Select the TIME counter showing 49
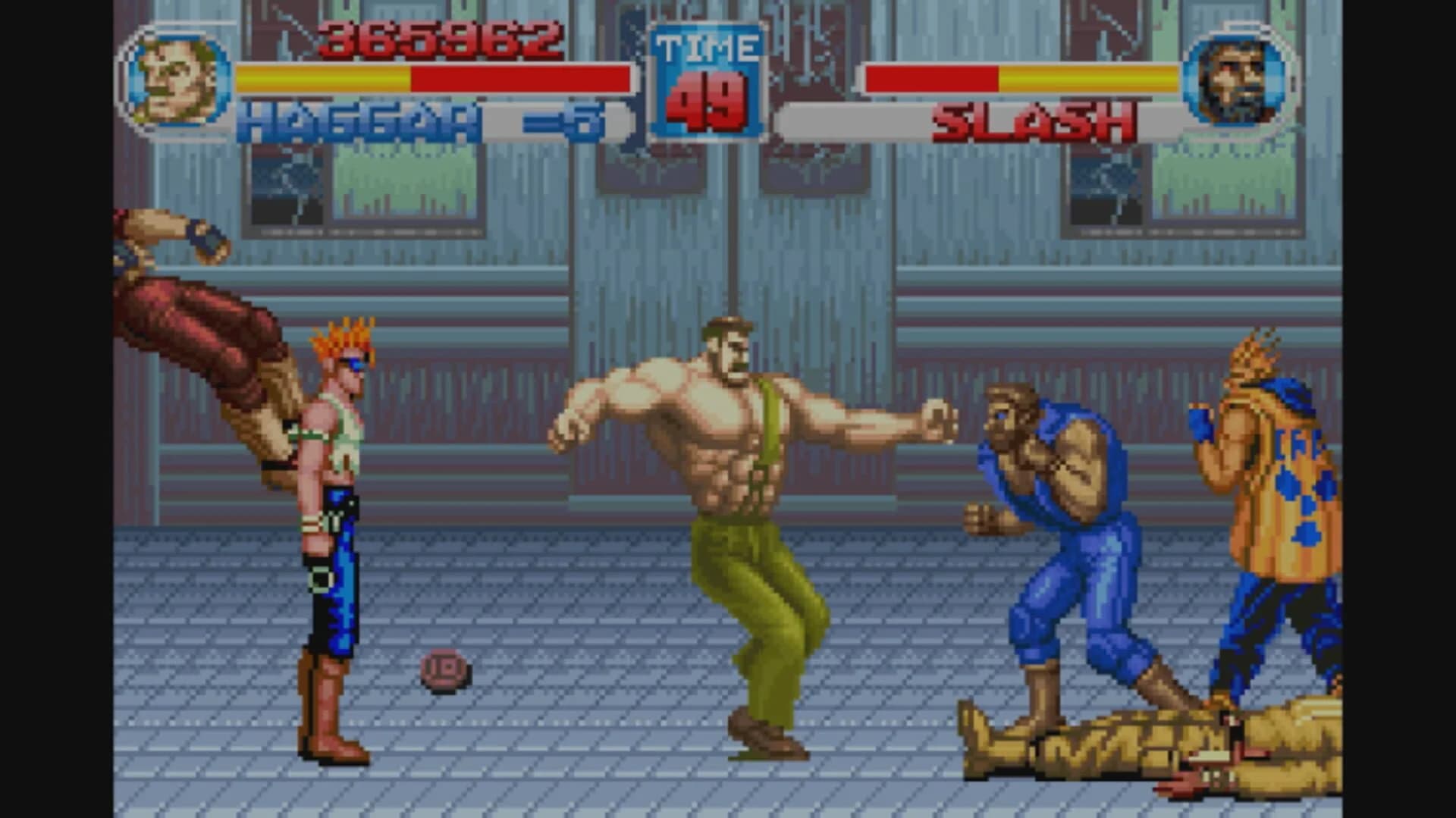1456x818 pixels. [707, 104]
